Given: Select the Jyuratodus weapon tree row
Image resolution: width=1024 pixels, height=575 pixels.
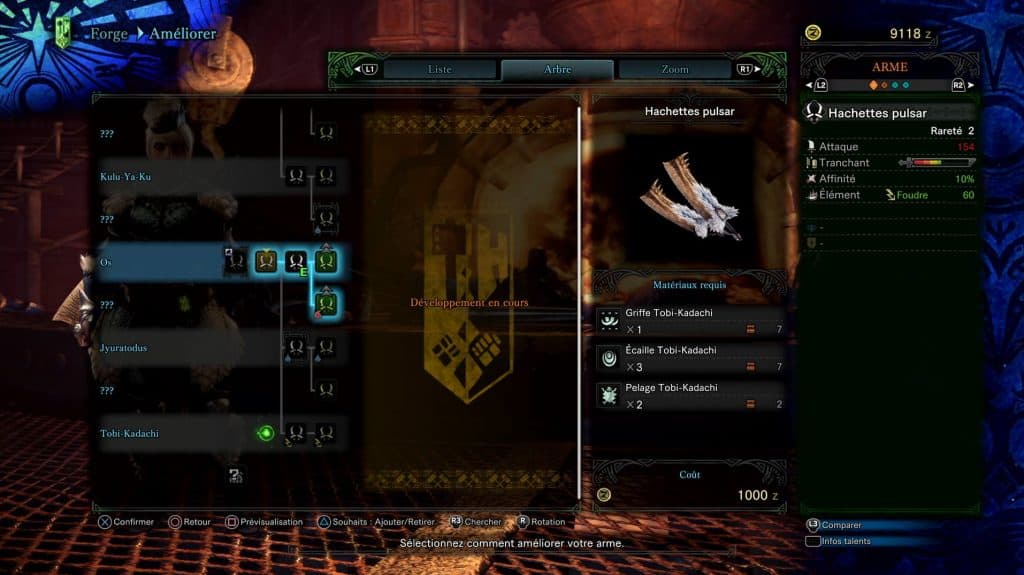Looking at the screenshot, I should tap(125, 348).
